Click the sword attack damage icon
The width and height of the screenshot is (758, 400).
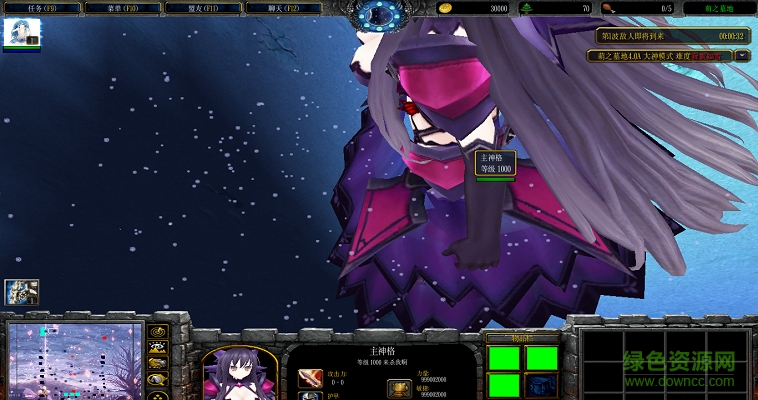[x=309, y=377]
